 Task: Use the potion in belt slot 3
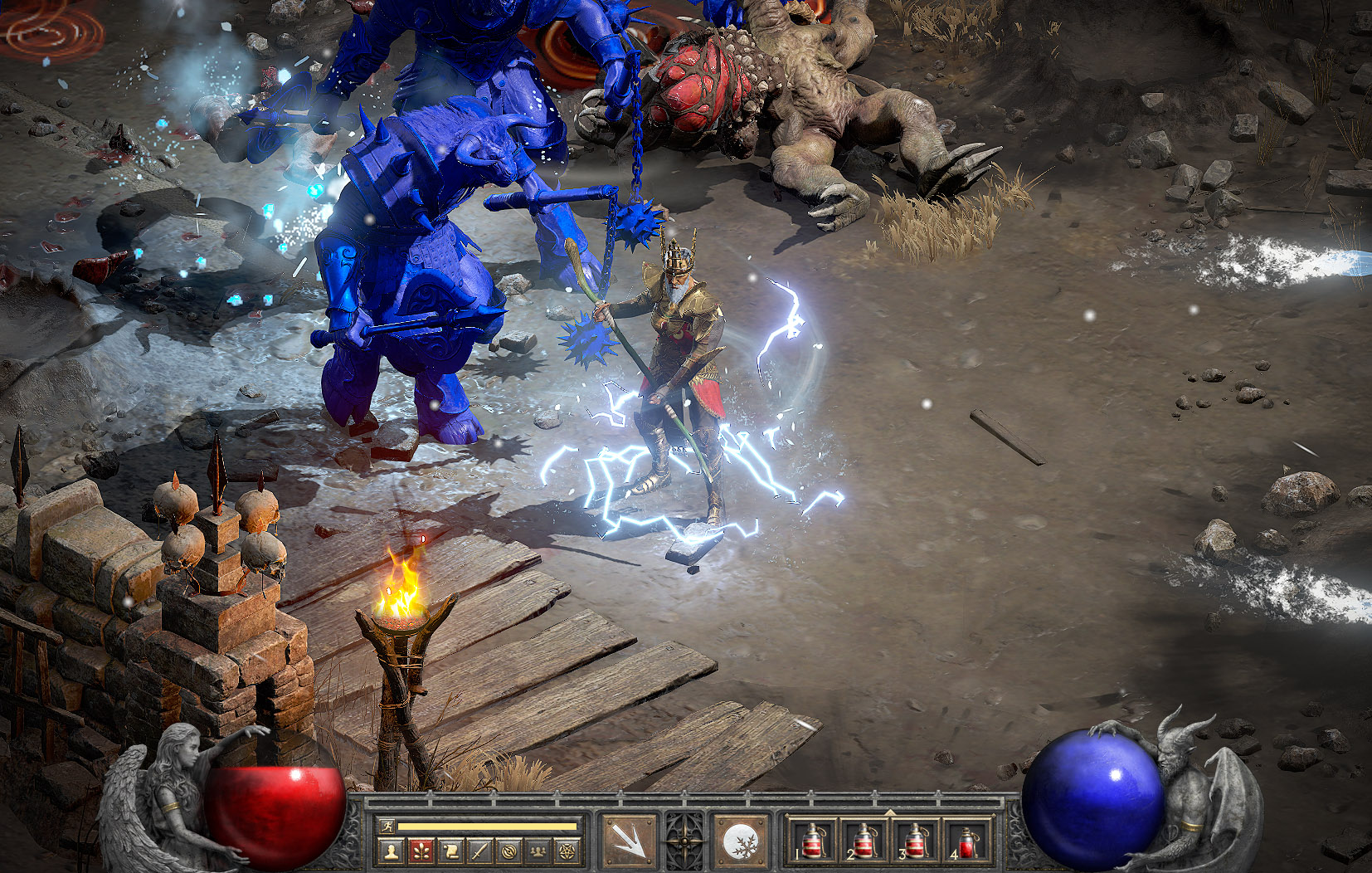point(915,841)
